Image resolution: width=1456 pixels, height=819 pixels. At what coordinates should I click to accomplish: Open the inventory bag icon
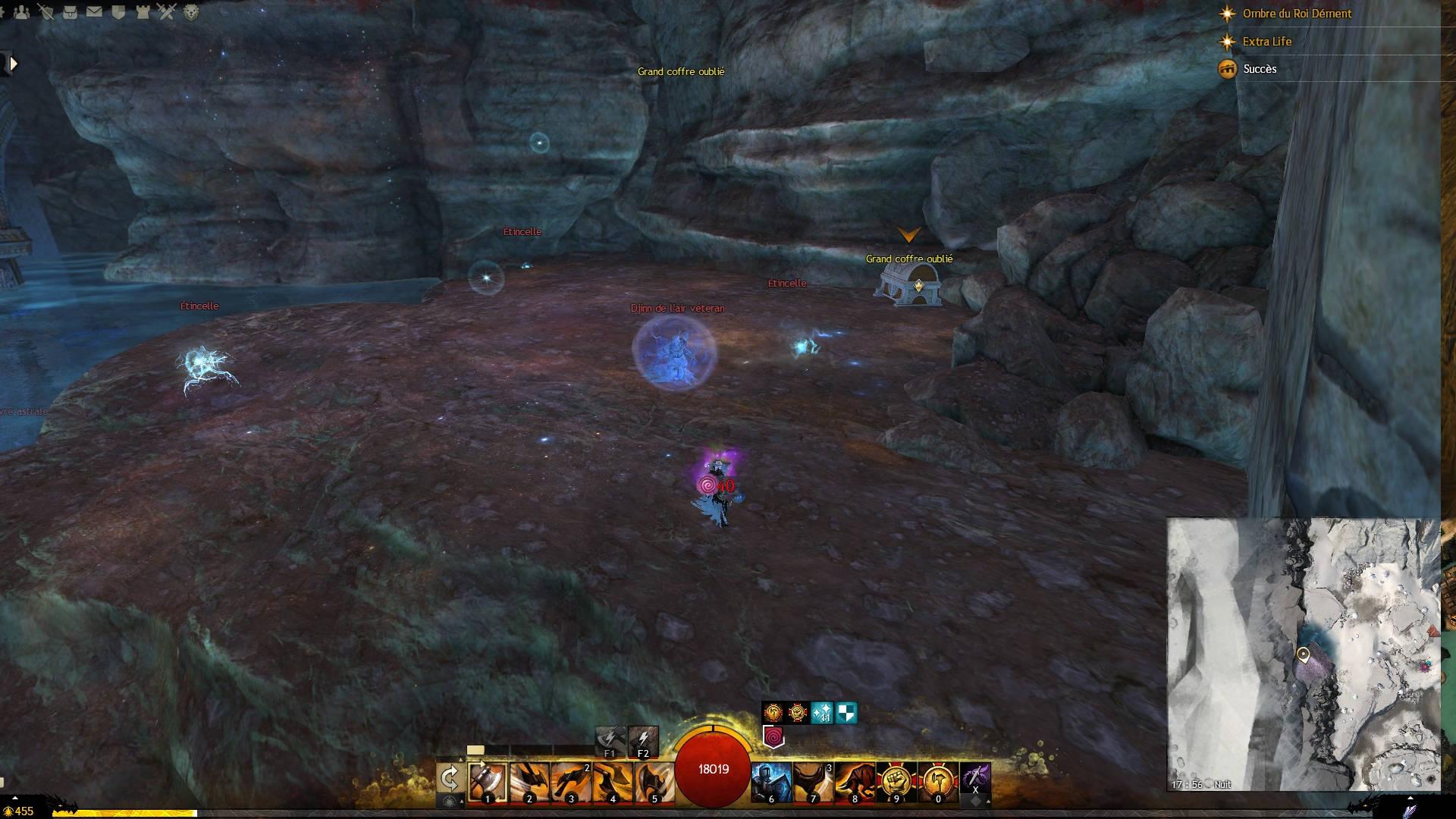tap(70, 11)
